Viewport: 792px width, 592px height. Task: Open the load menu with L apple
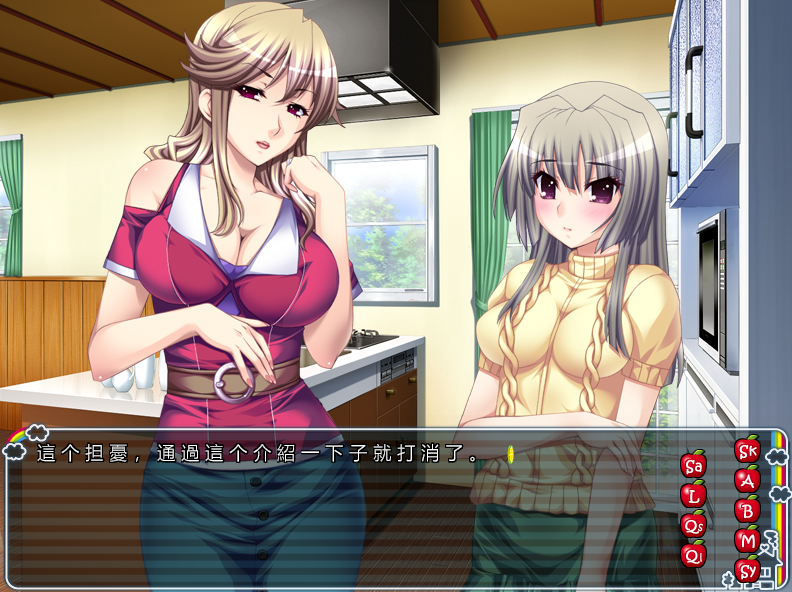click(693, 494)
